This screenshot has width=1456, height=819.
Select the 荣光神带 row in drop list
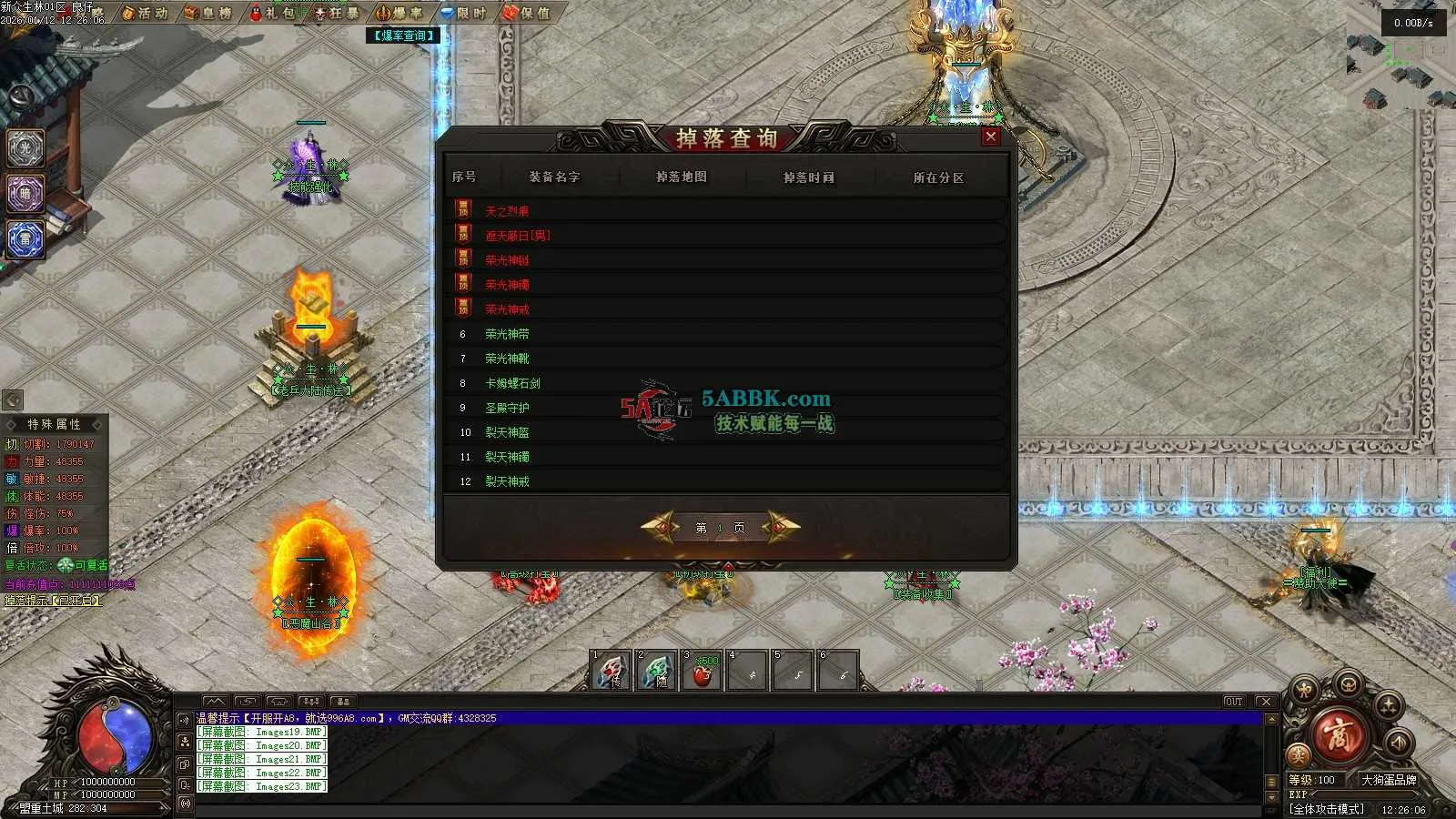point(507,334)
